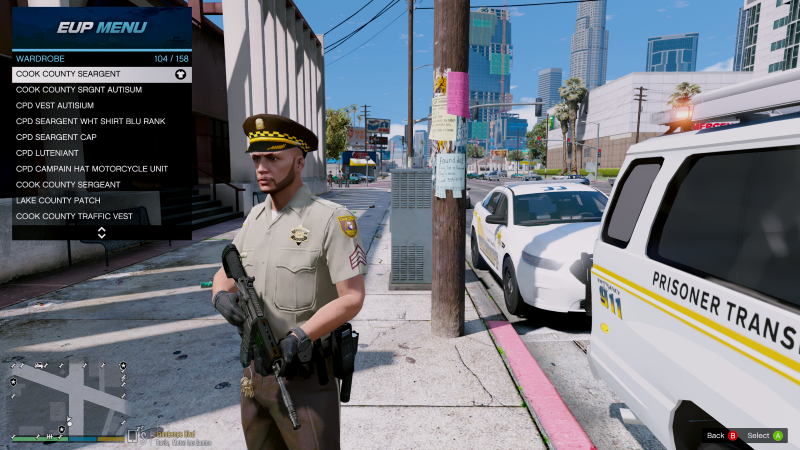
Task: Choose the COOK COUNTY TRAFFIC VEST outfit
Action: [100, 216]
